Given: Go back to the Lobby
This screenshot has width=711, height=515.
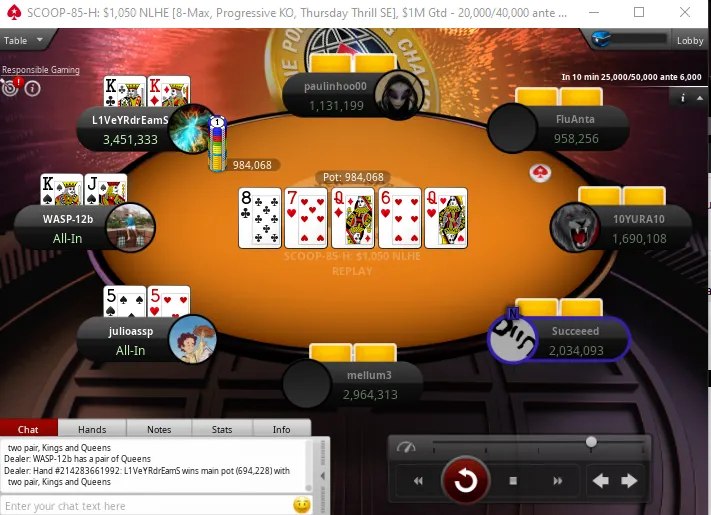Looking at the screenshot, I should (690, 41).
